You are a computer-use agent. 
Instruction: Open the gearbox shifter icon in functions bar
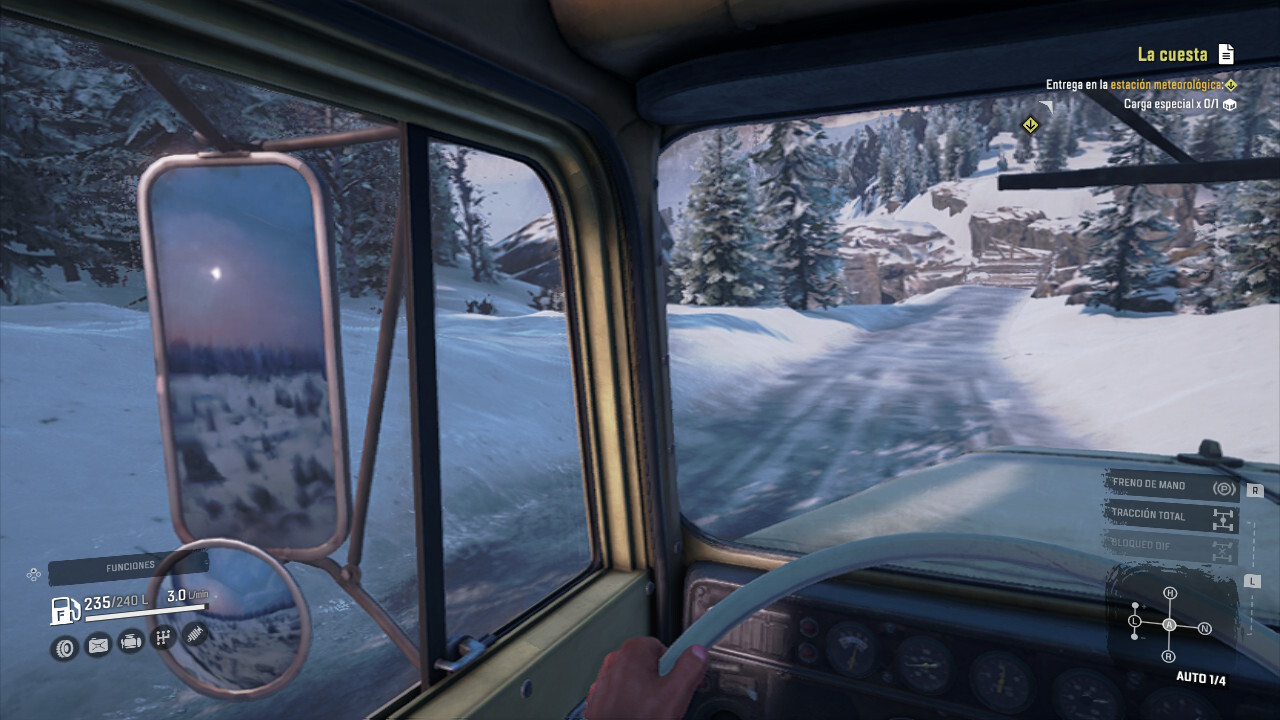(162, 638)
